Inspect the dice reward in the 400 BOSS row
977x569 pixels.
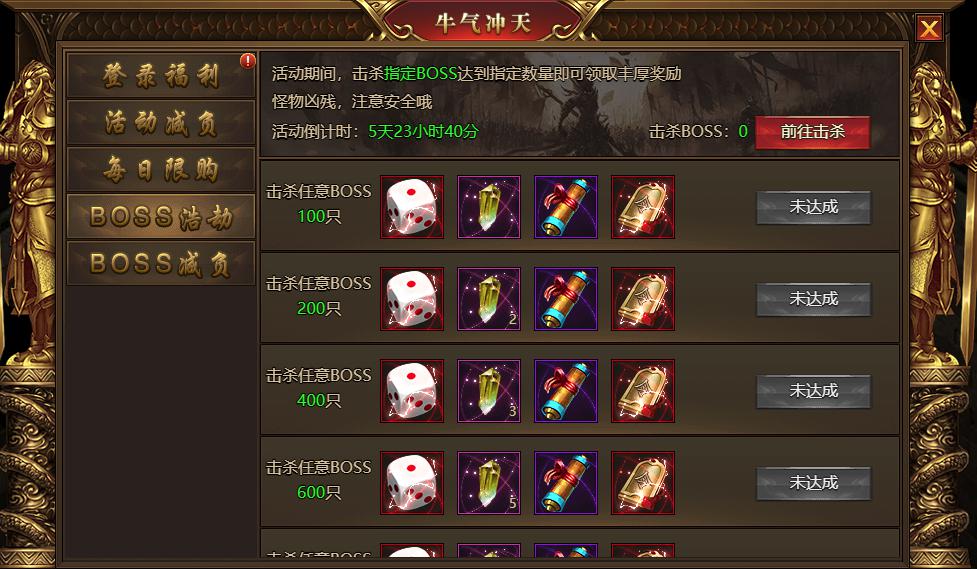[x=412, y=391]
